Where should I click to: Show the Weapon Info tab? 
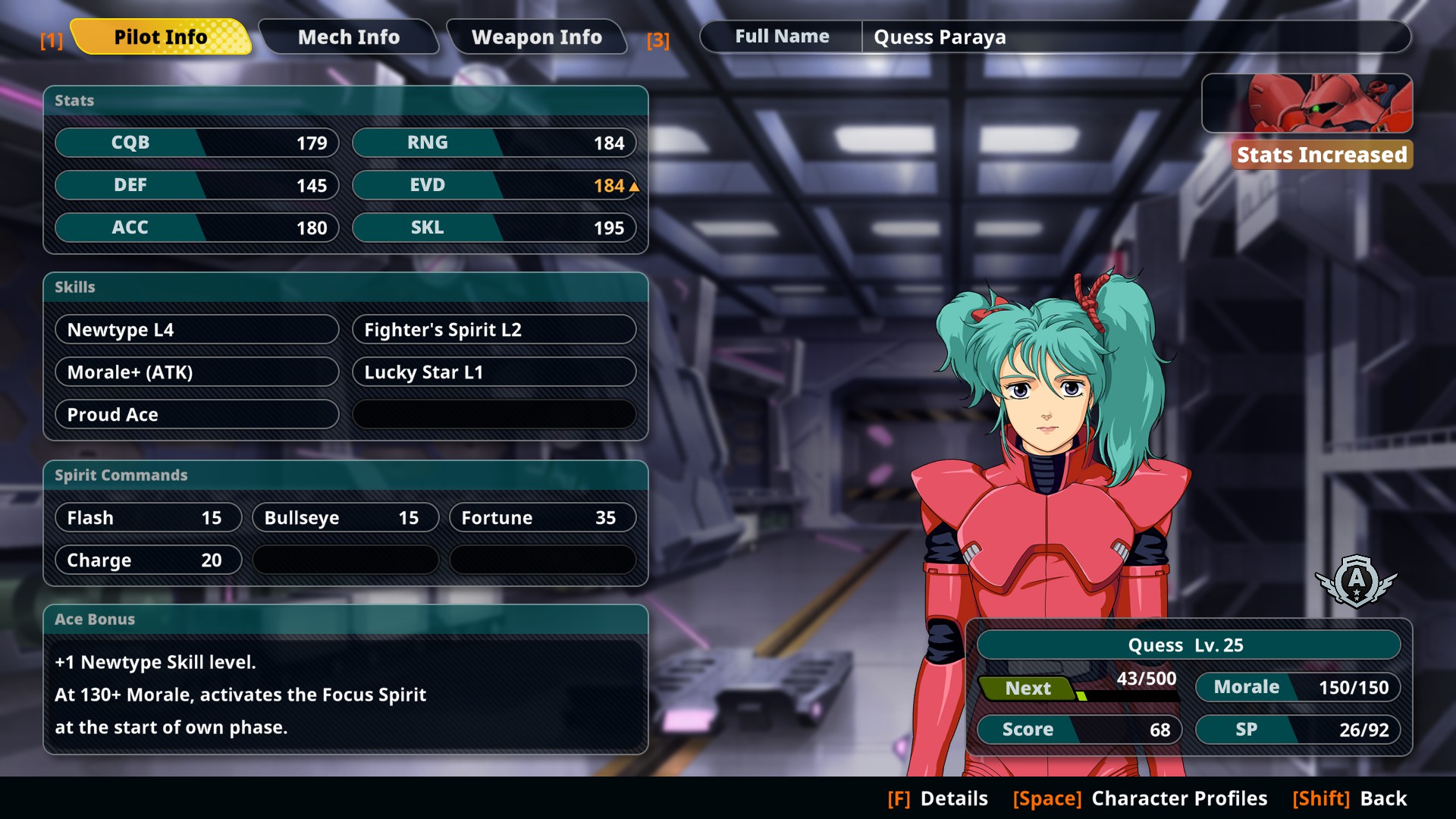pyautogui.click(x=536, y=37)
